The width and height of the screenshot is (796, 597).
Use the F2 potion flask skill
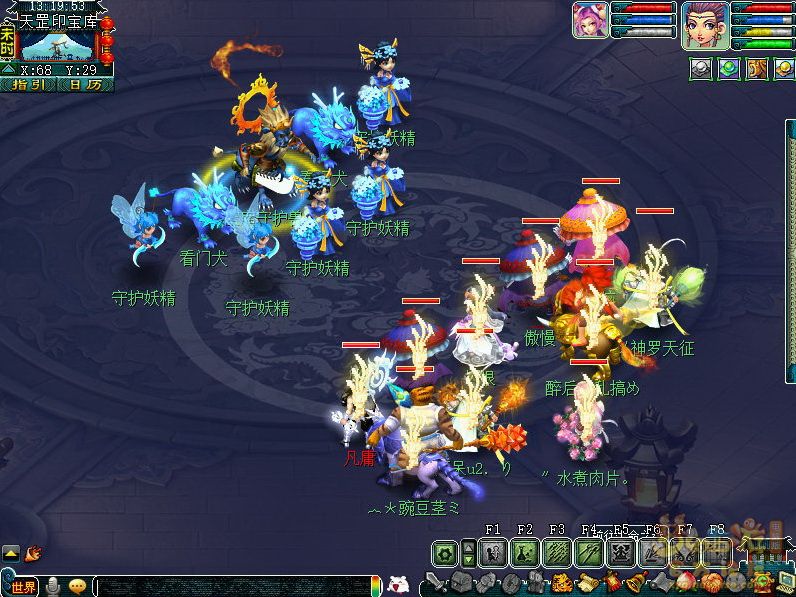click(525, 552)
